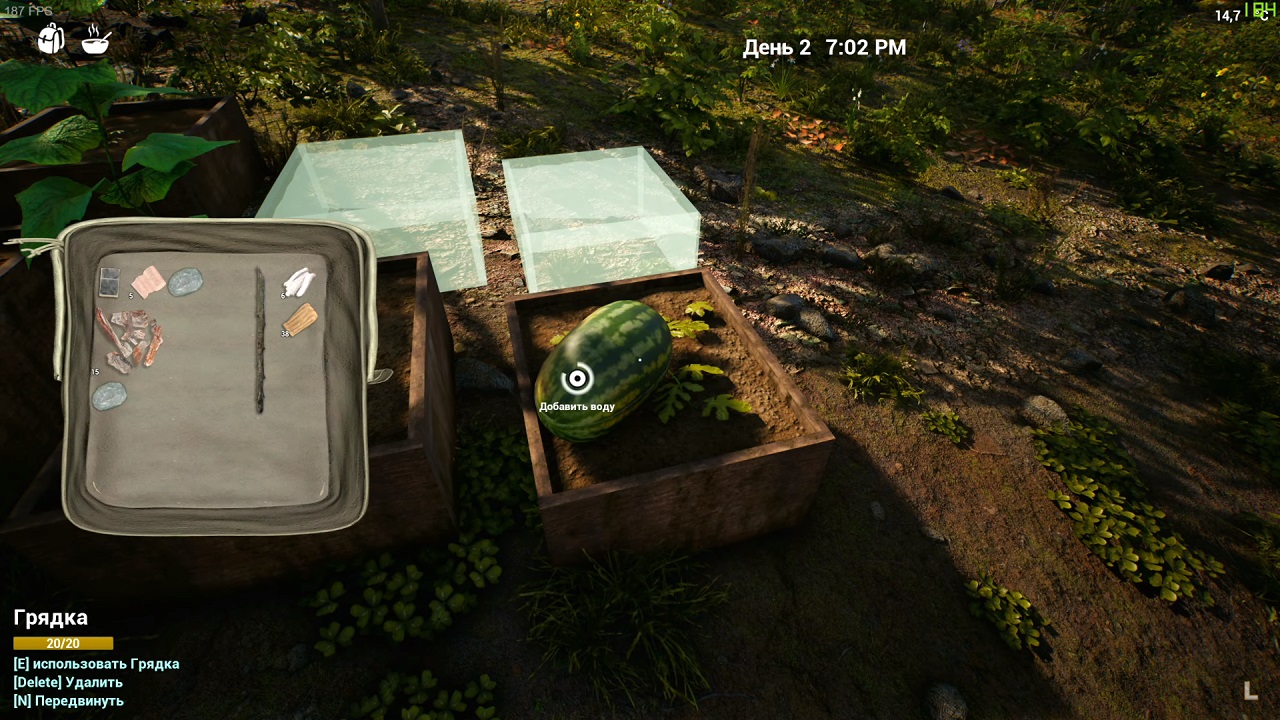The width and height of the screenshot is (1280, 720).
Task: Open the backpack icon in the HUD
Action: 51,39
